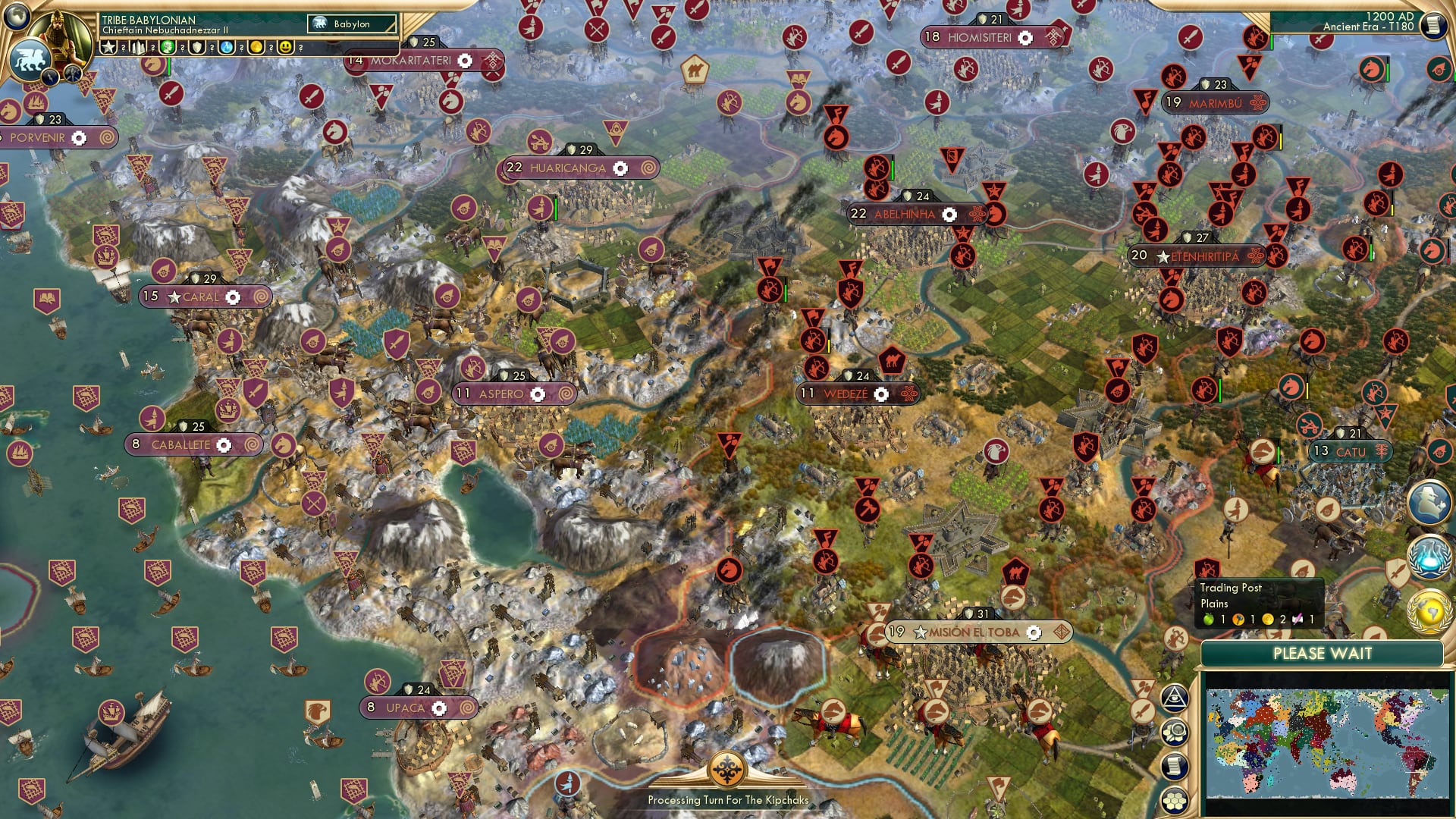Open the leader diplomacy icon near the minimap
Viewport: 1456px width, 819px height.
tap(1428, 502)
